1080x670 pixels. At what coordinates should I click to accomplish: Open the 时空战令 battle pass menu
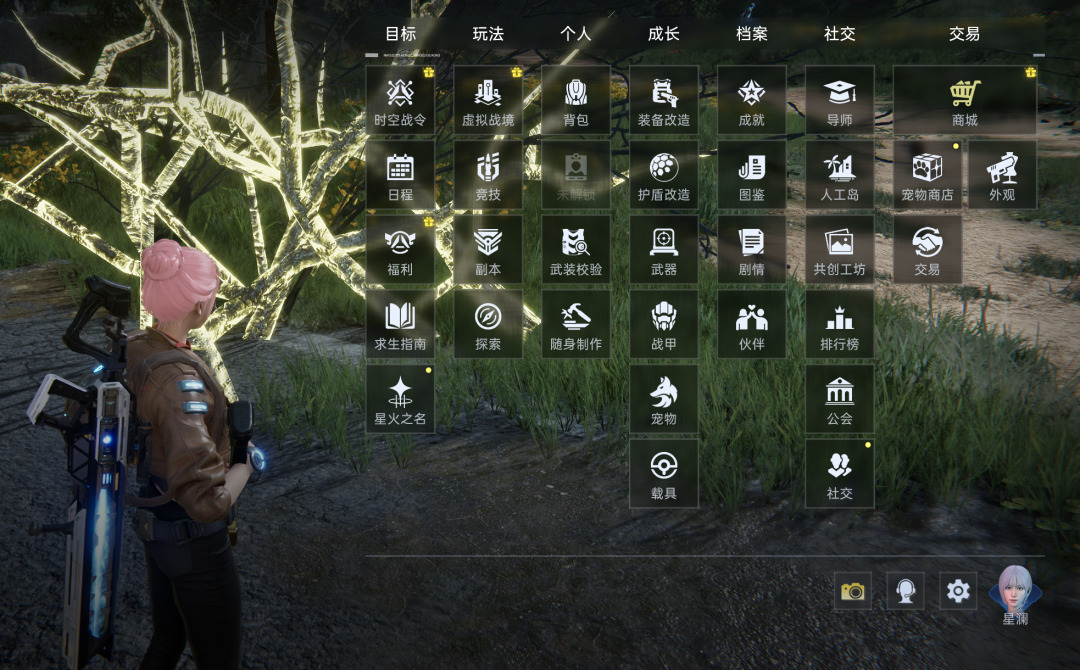coord(400,100)
